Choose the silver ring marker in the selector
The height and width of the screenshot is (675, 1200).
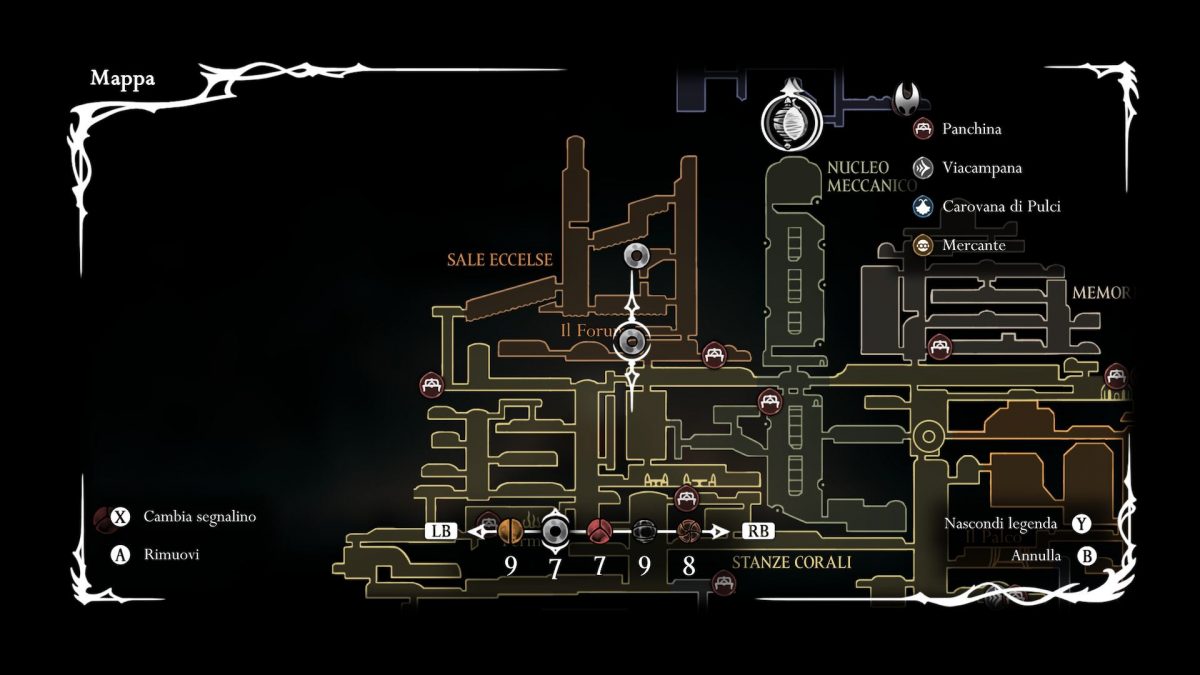555,531
